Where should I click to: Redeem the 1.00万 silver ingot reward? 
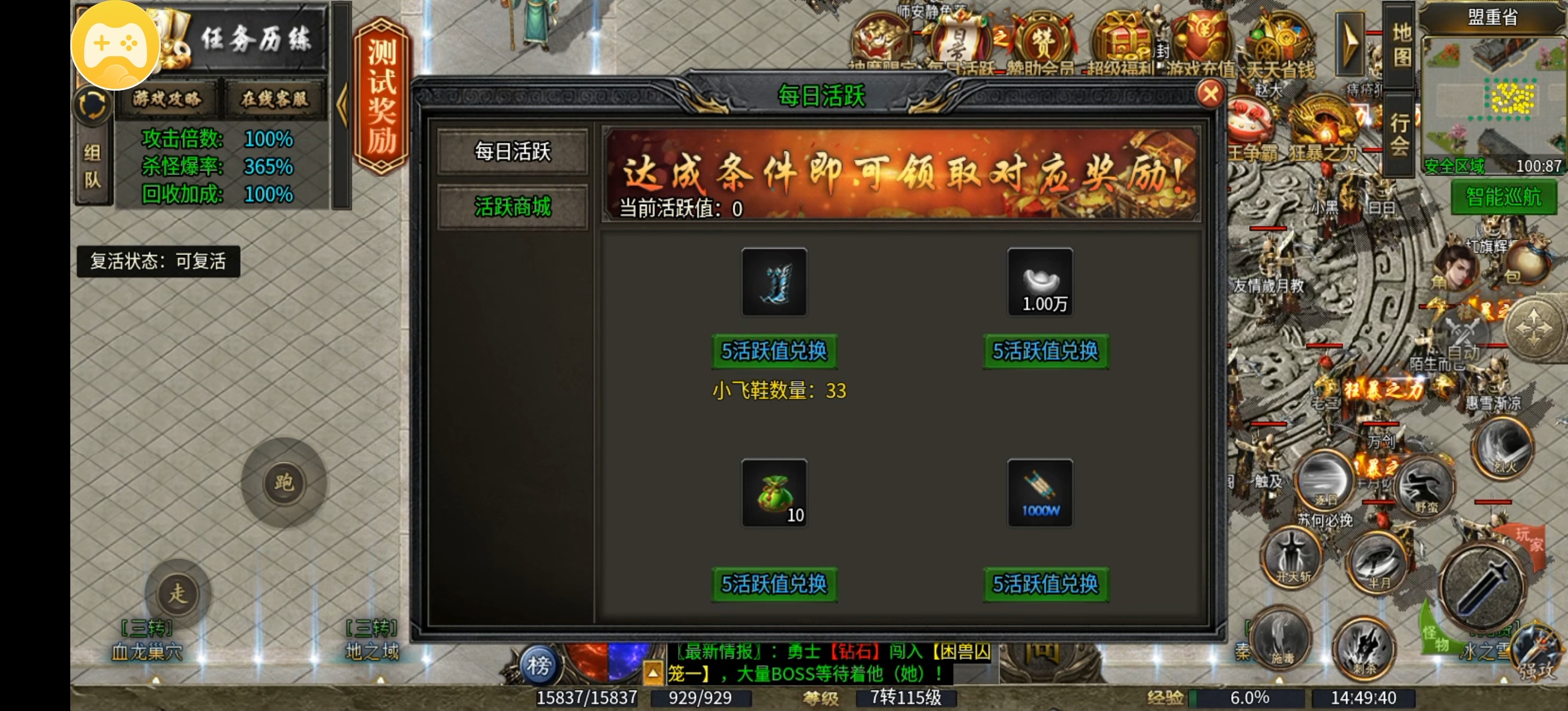click(x=1045, y=351)
